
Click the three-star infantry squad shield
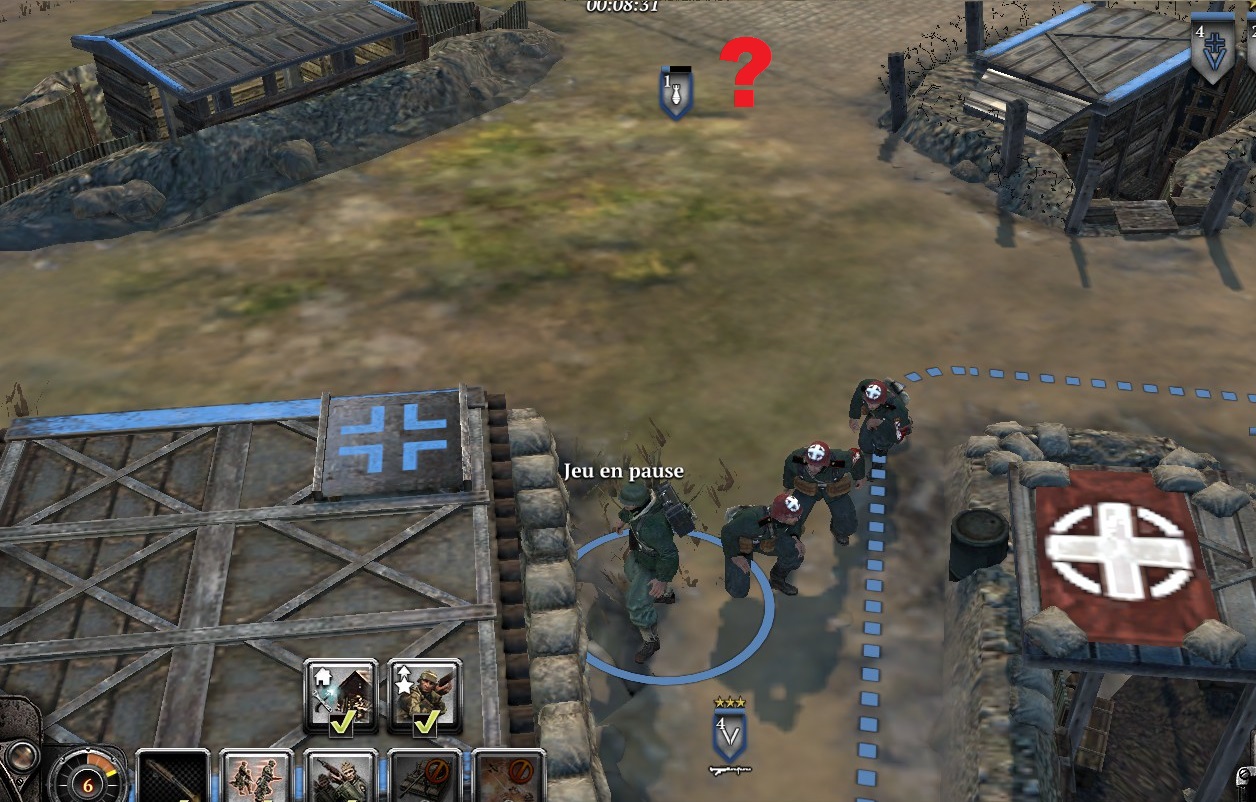(730, 734)
